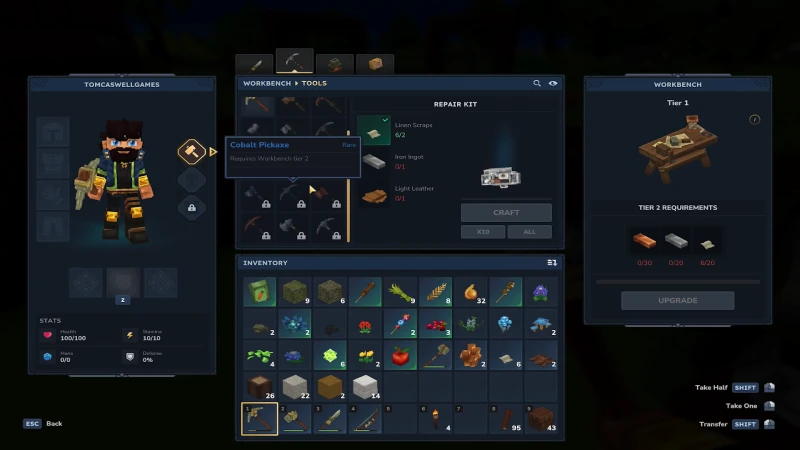The height and width of the screenshot is (450, 800).
Task: Choose the torch in the hotbar
Action: [x=436, y=418]
